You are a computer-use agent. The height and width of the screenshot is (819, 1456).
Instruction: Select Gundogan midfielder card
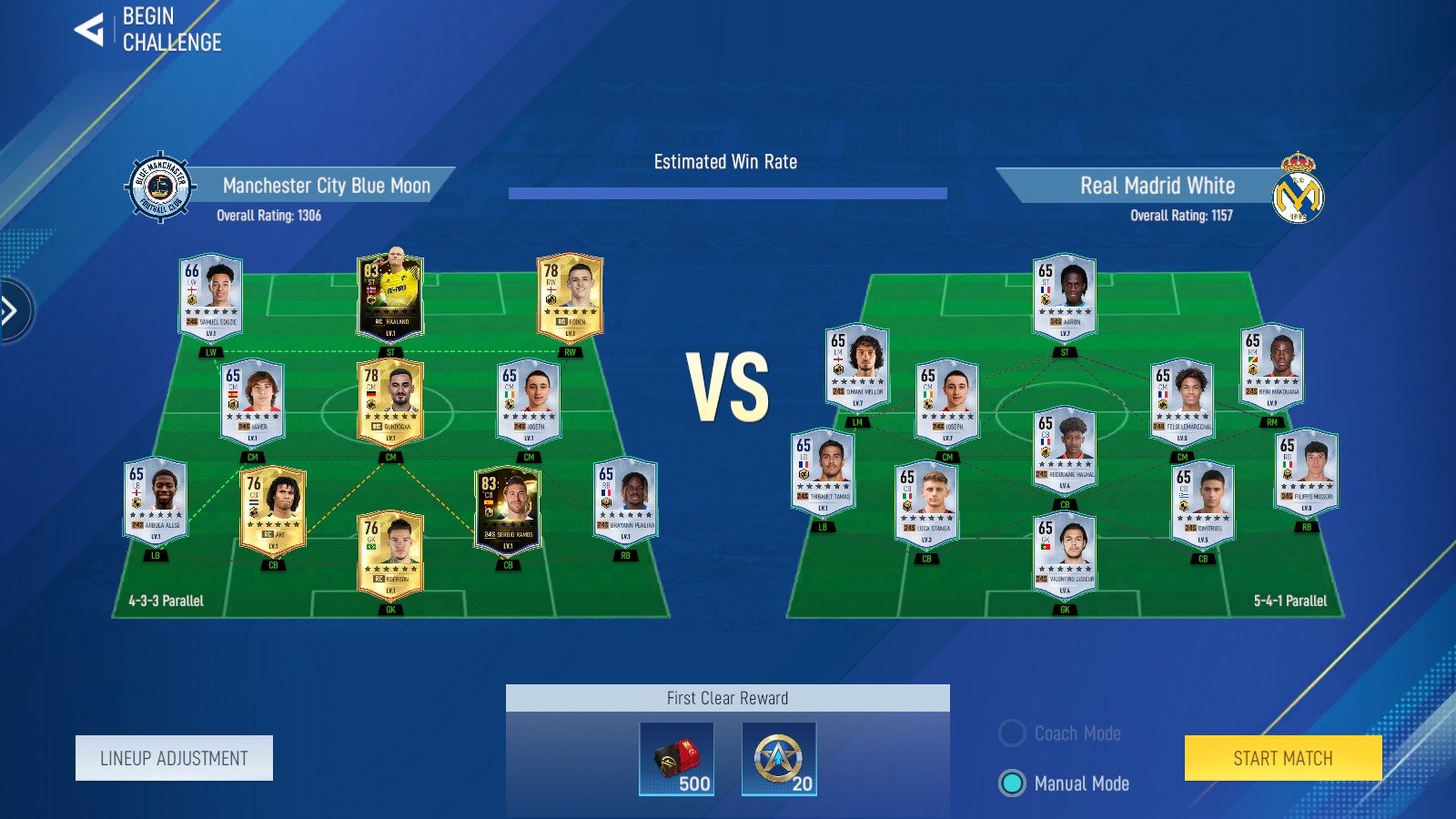[x=390, y=401]
